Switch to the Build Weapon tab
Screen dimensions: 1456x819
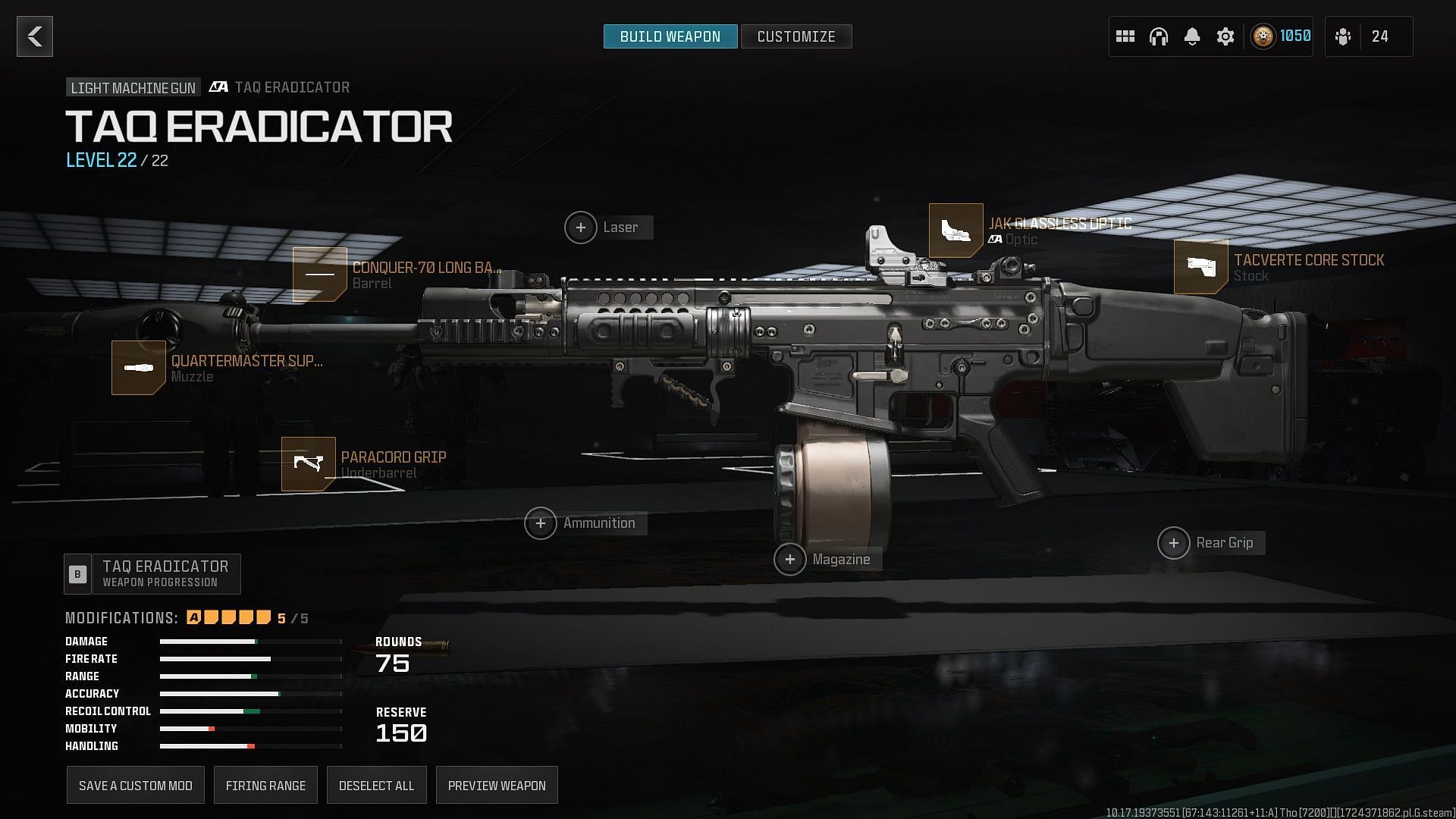coord(670,36)
